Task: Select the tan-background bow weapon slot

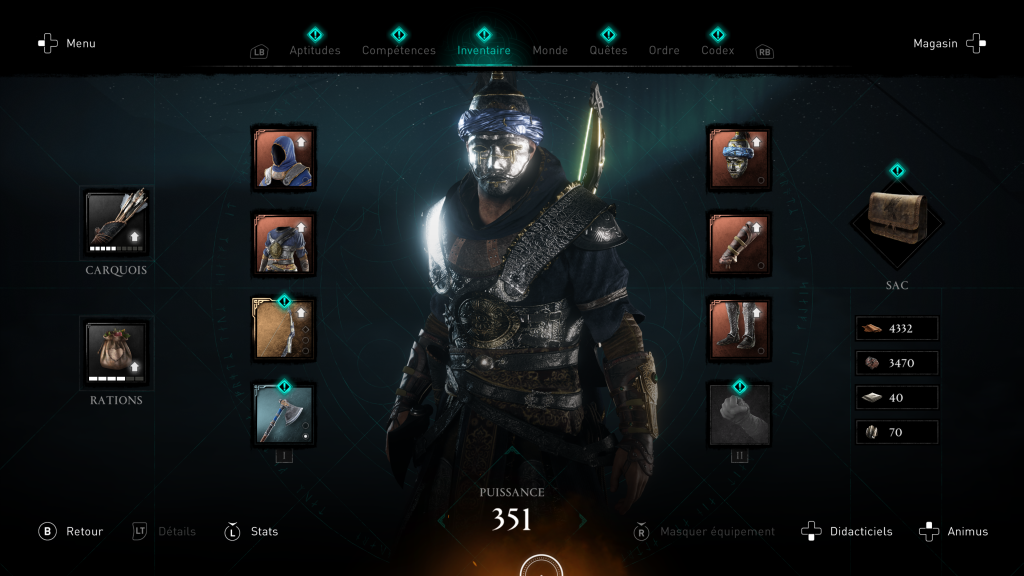Action: pos(284,328)
